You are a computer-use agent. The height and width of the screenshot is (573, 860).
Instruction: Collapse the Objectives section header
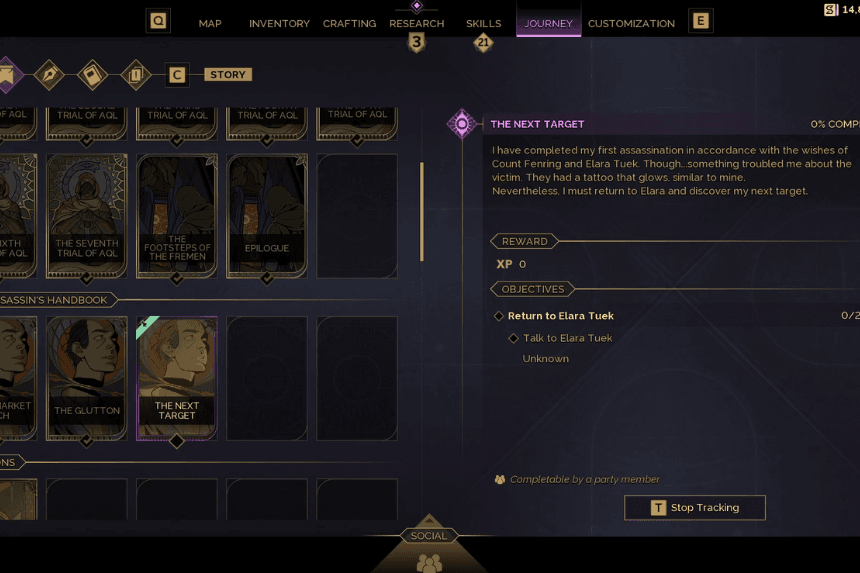tap(533, 289)
